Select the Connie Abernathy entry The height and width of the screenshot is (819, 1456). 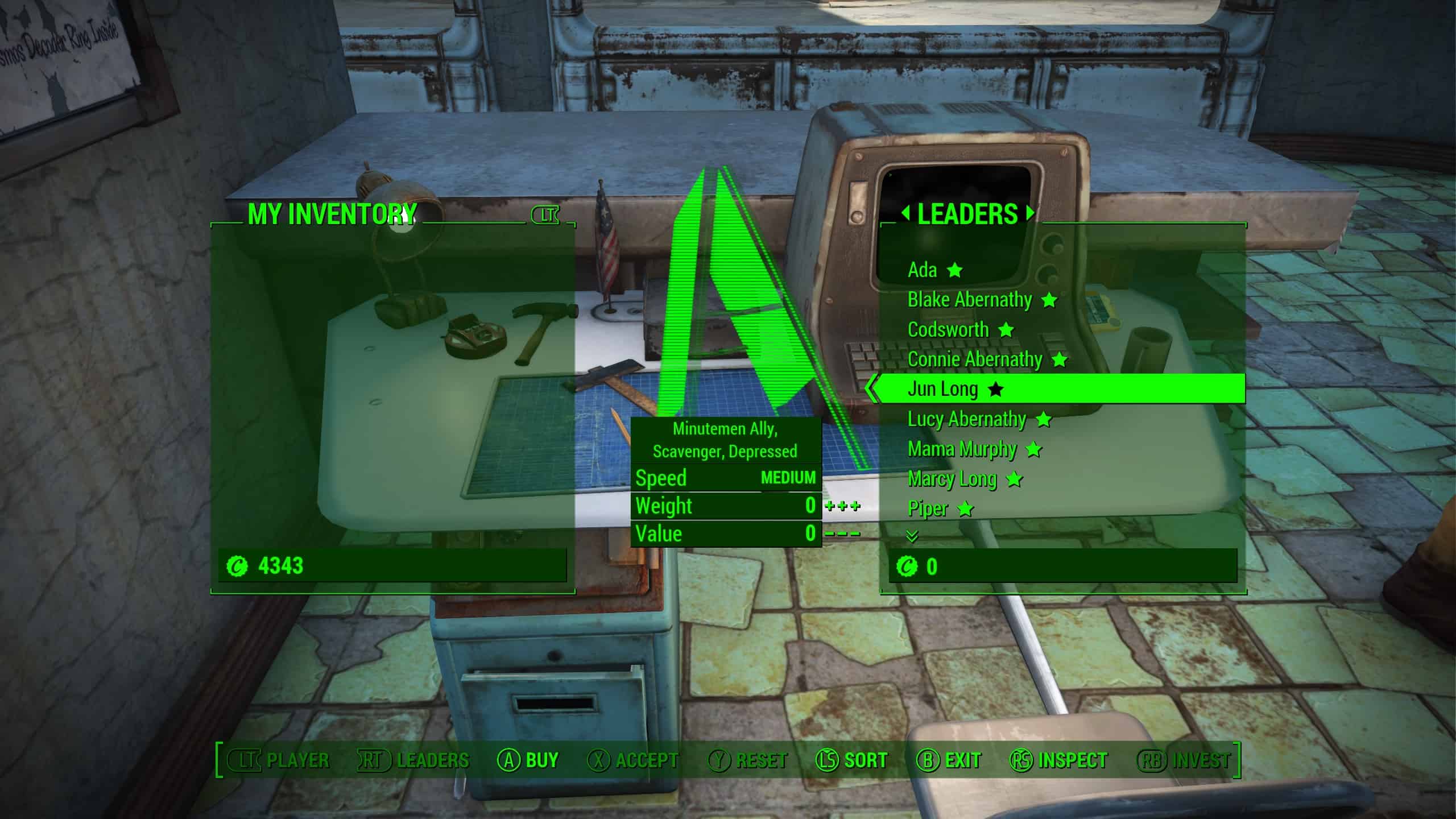[x=975, y=359]
